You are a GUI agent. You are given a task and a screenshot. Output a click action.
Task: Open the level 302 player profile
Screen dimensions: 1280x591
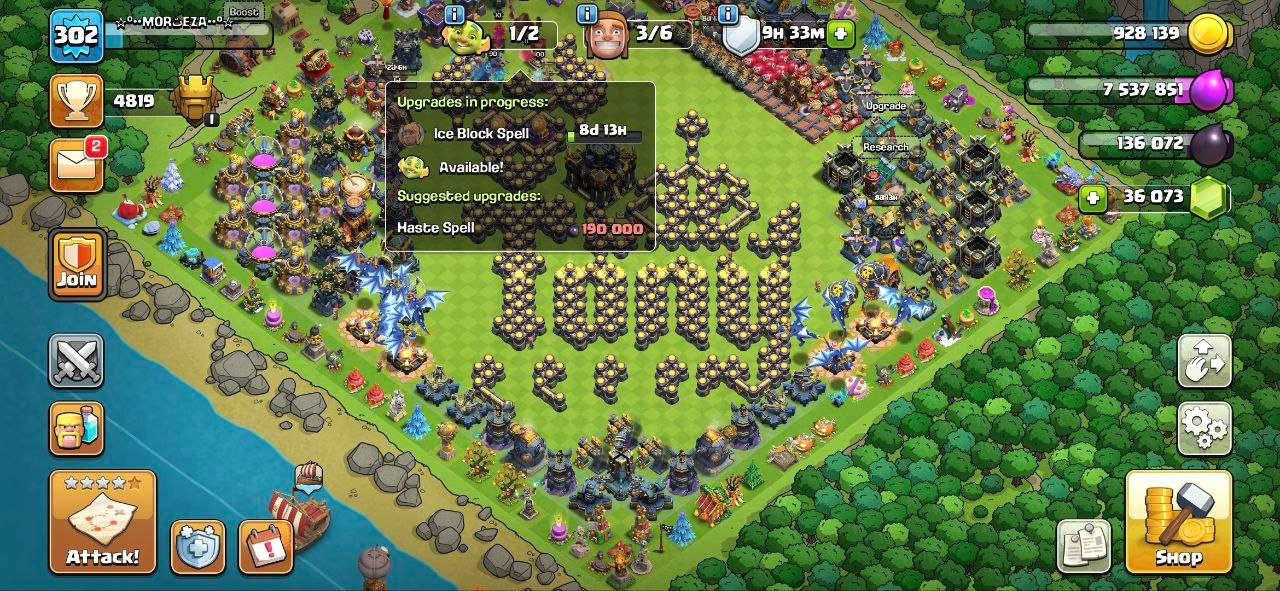tap(77, 36)
